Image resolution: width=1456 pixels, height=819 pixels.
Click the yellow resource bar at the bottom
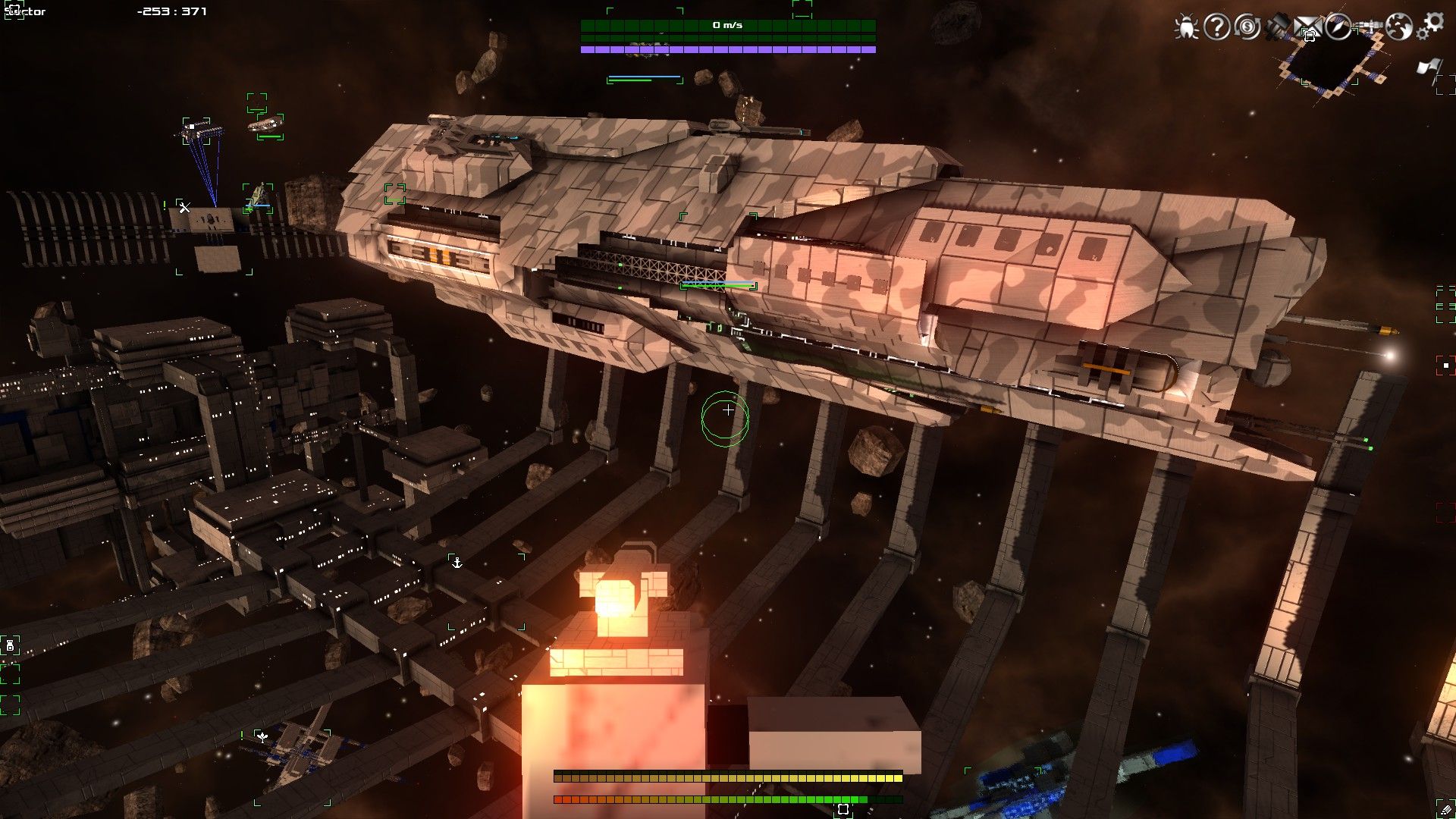point(728,777)
